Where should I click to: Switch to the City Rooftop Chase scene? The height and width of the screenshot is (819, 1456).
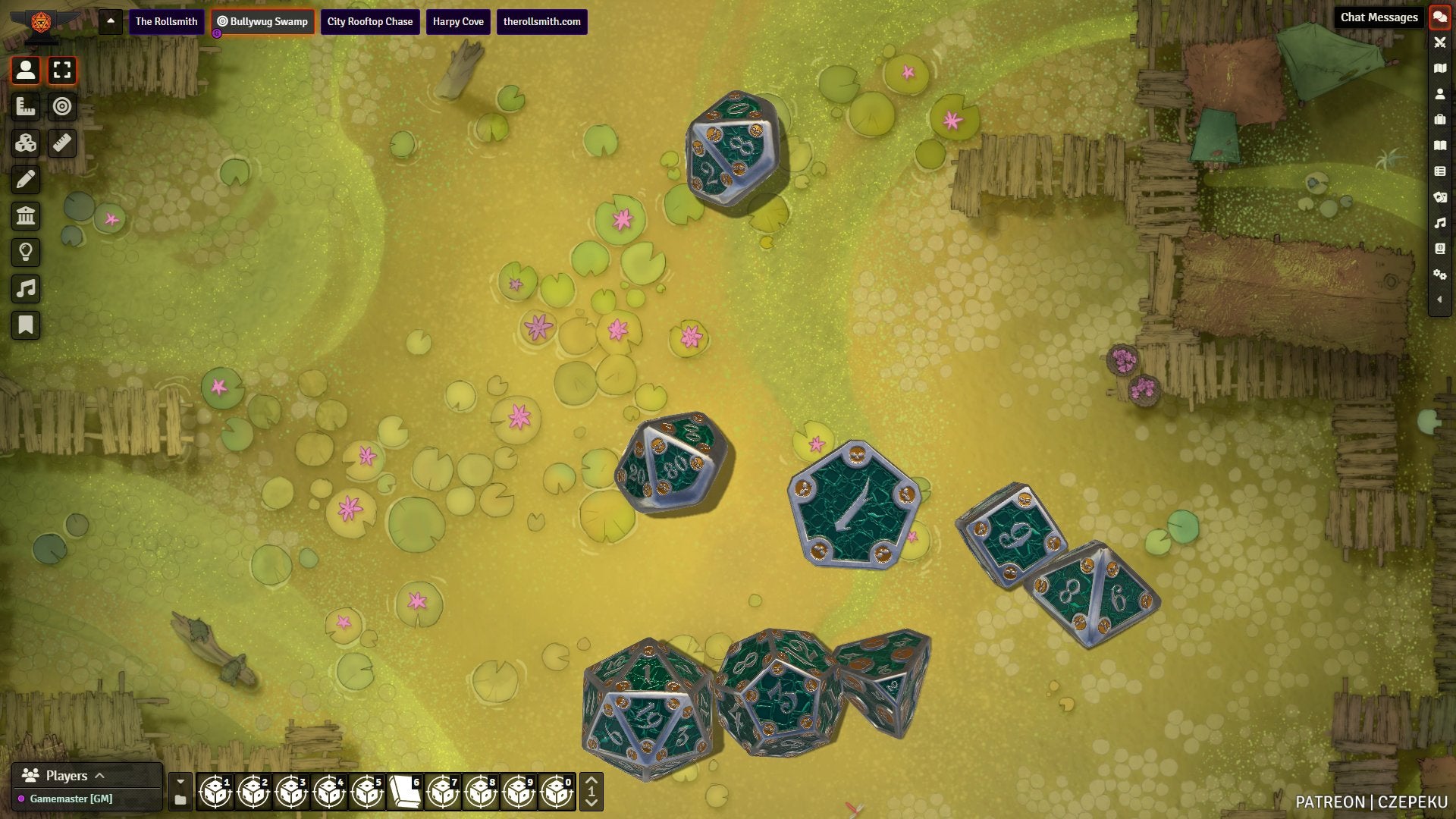click(x=369, y=22)
